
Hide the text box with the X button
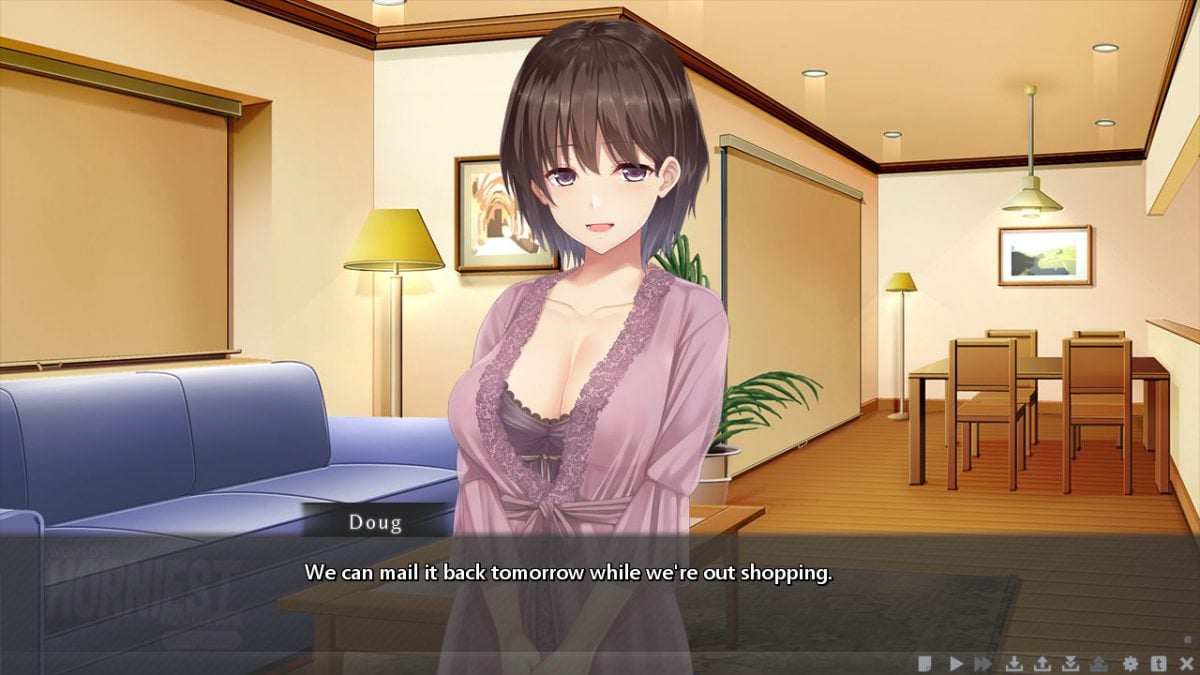(1186, 662)
